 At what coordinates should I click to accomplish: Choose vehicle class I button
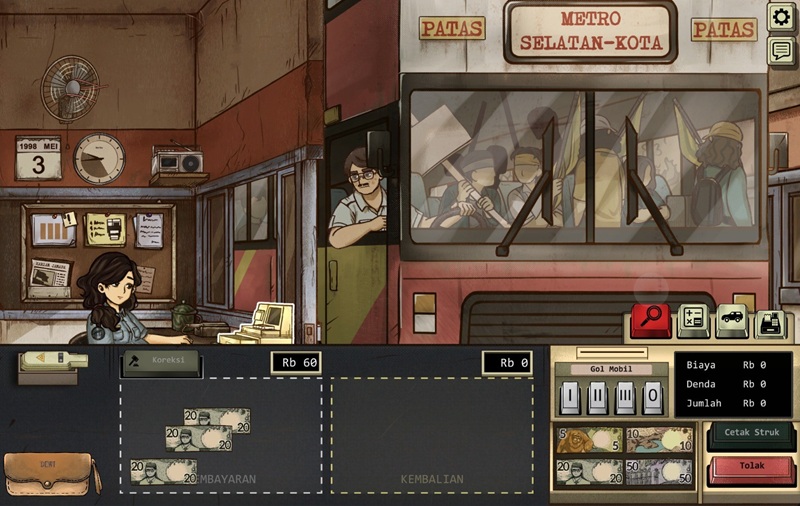pyautogui.click(x=569, y=397)
